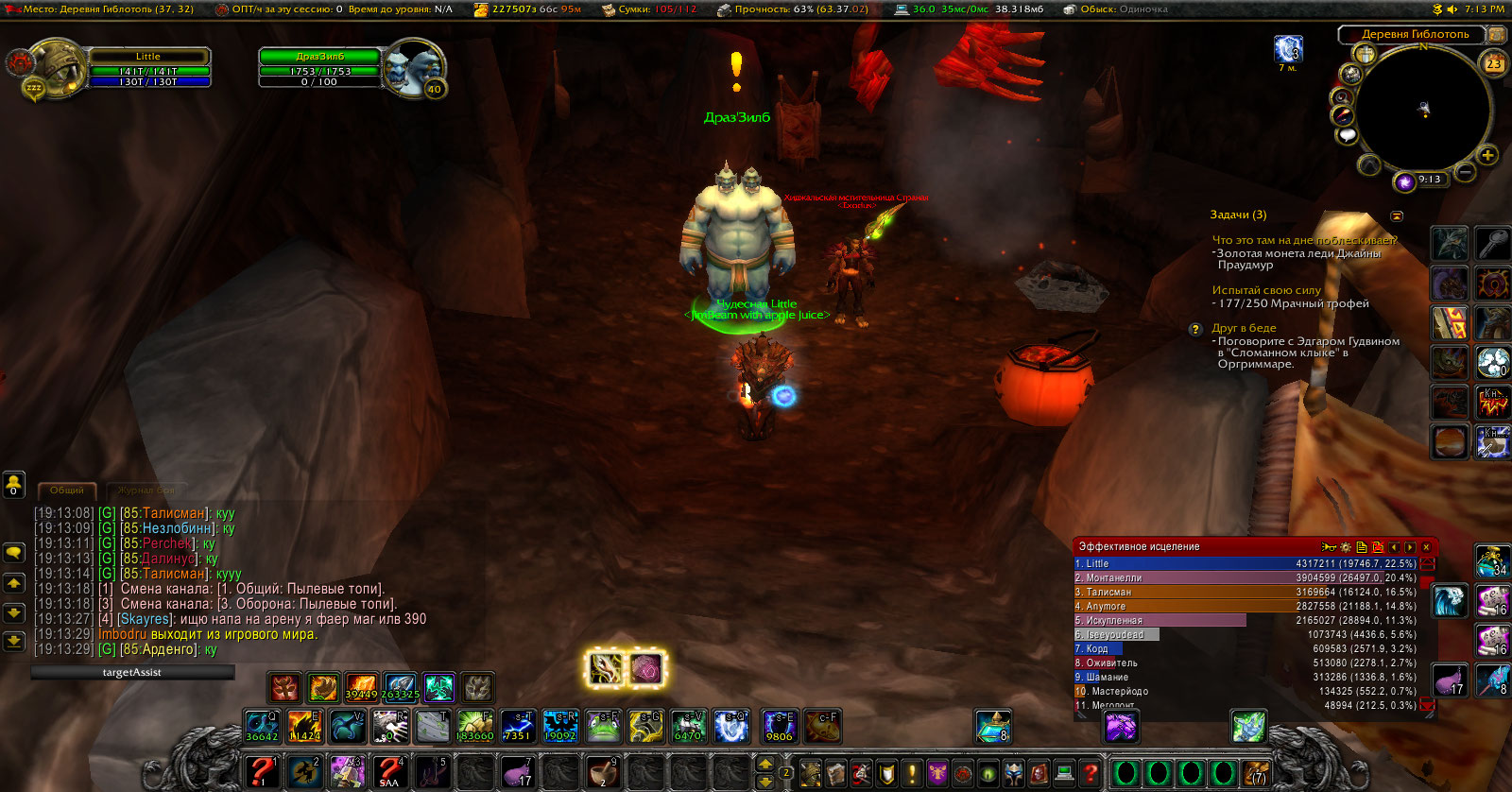The height and width of the screenshot is (792, 1512).
Task: Open the chat speech-bubble menu button
Action: [14, 552]
